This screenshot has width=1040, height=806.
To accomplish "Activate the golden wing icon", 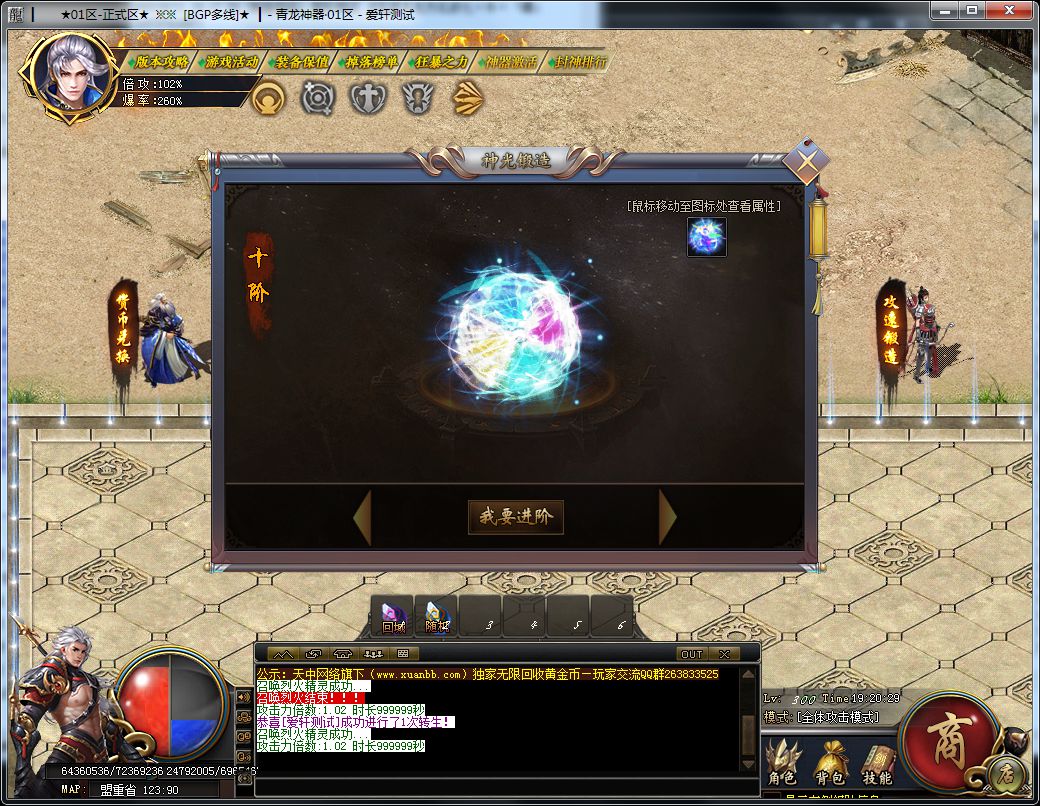I will pos(467,98).
